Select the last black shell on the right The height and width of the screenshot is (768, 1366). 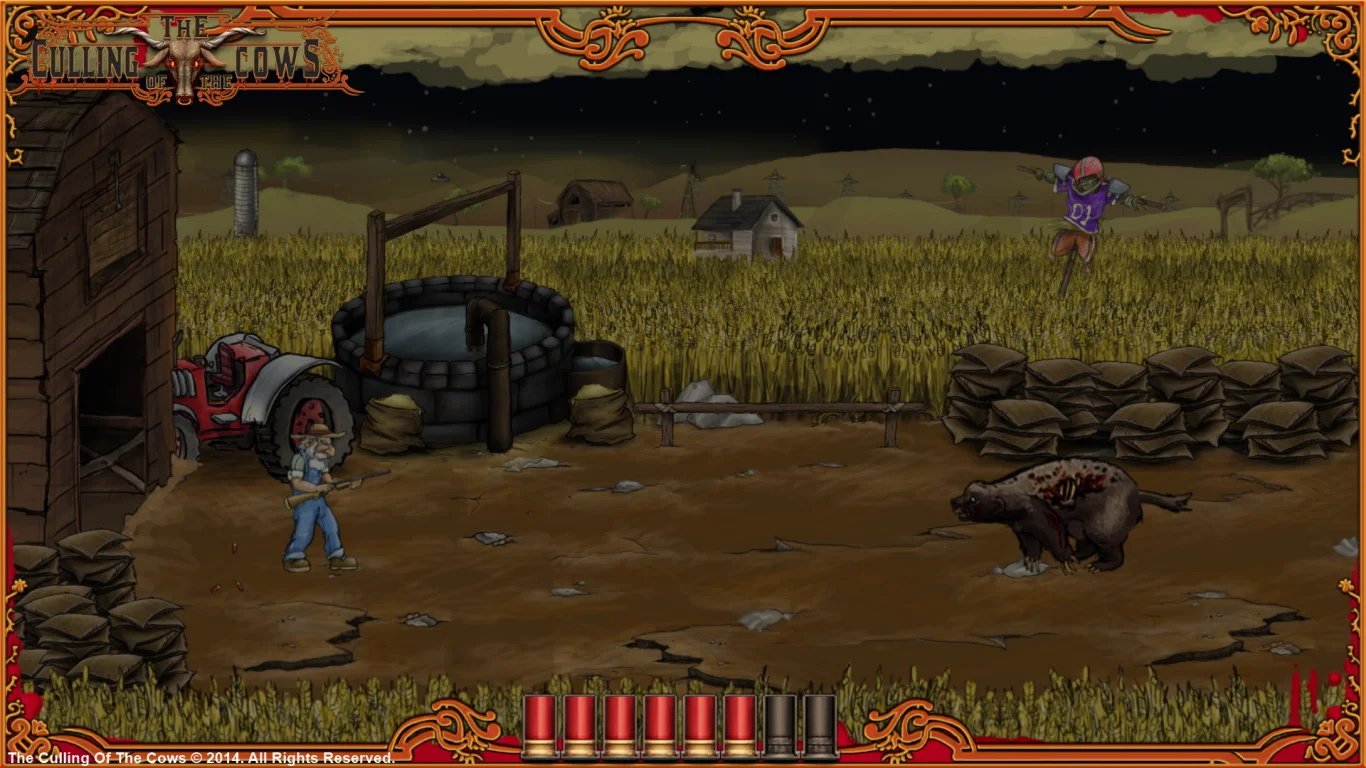[818, 725]
